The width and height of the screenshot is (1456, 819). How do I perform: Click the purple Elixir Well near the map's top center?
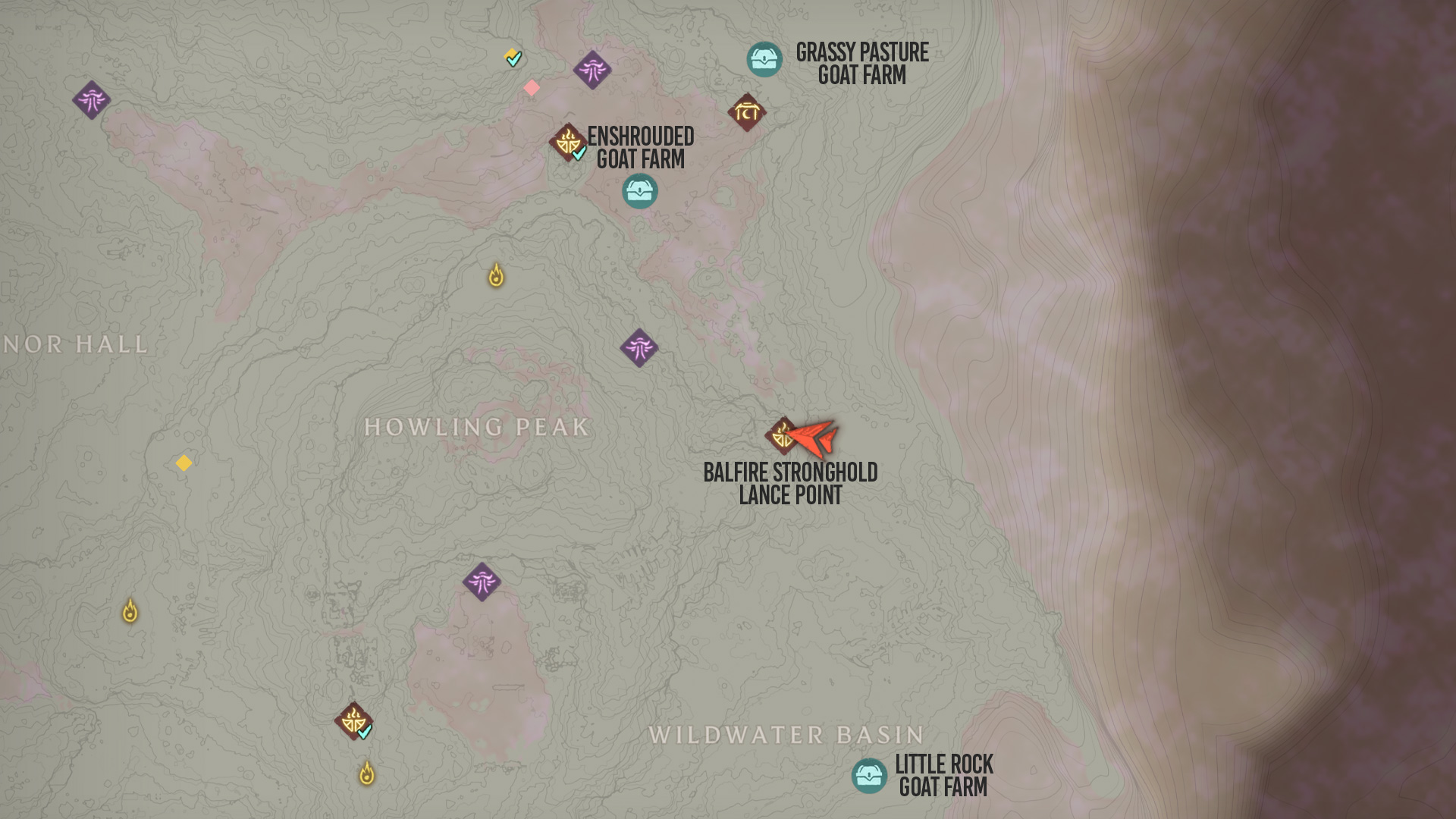pos(591,70)
